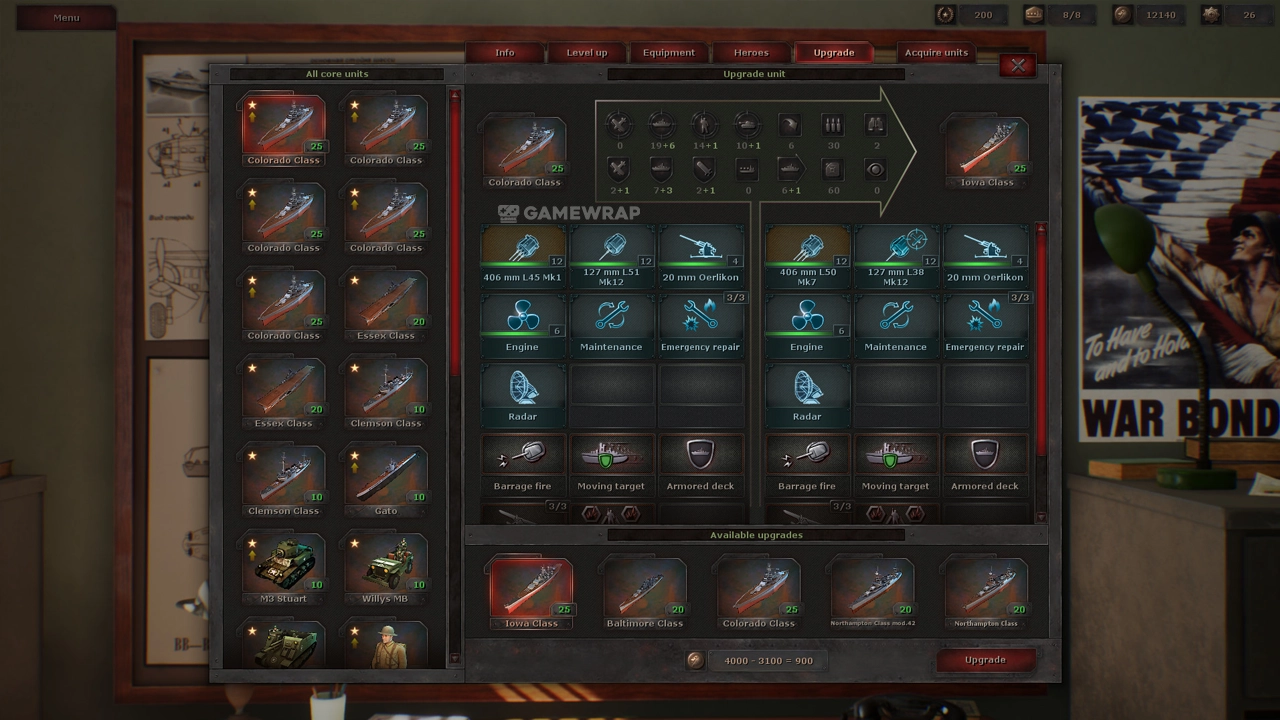Select the M3 Stuart tank unit
The image size is (1280, 720).
(x=284, y=567)
